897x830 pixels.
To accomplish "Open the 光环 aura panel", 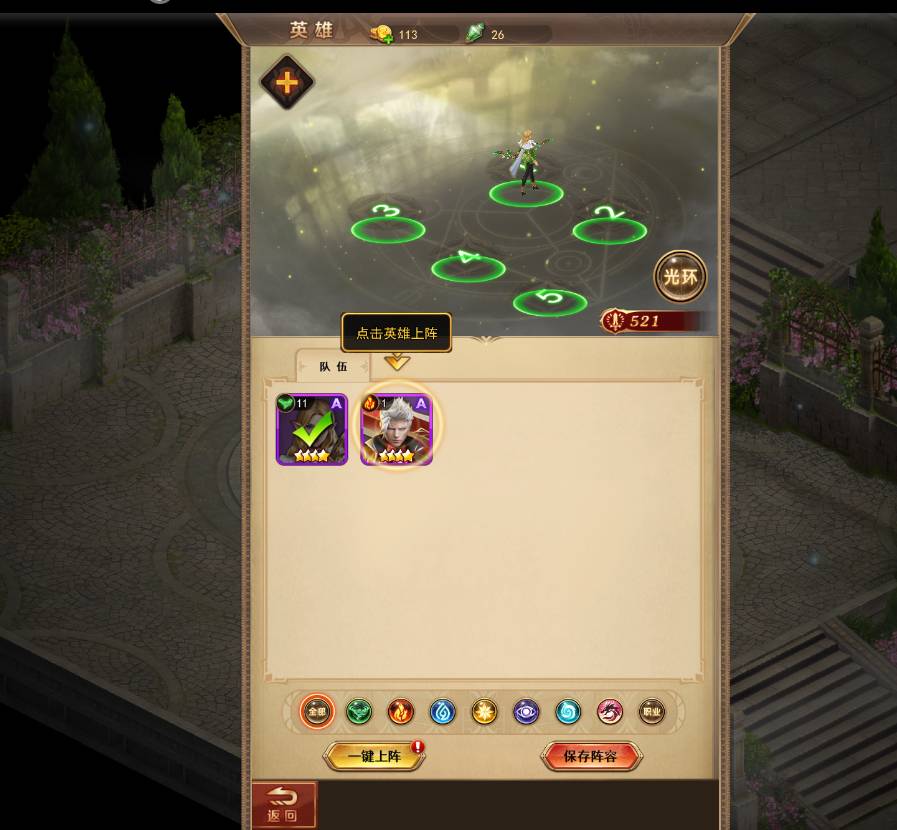I will coord(680,277).
